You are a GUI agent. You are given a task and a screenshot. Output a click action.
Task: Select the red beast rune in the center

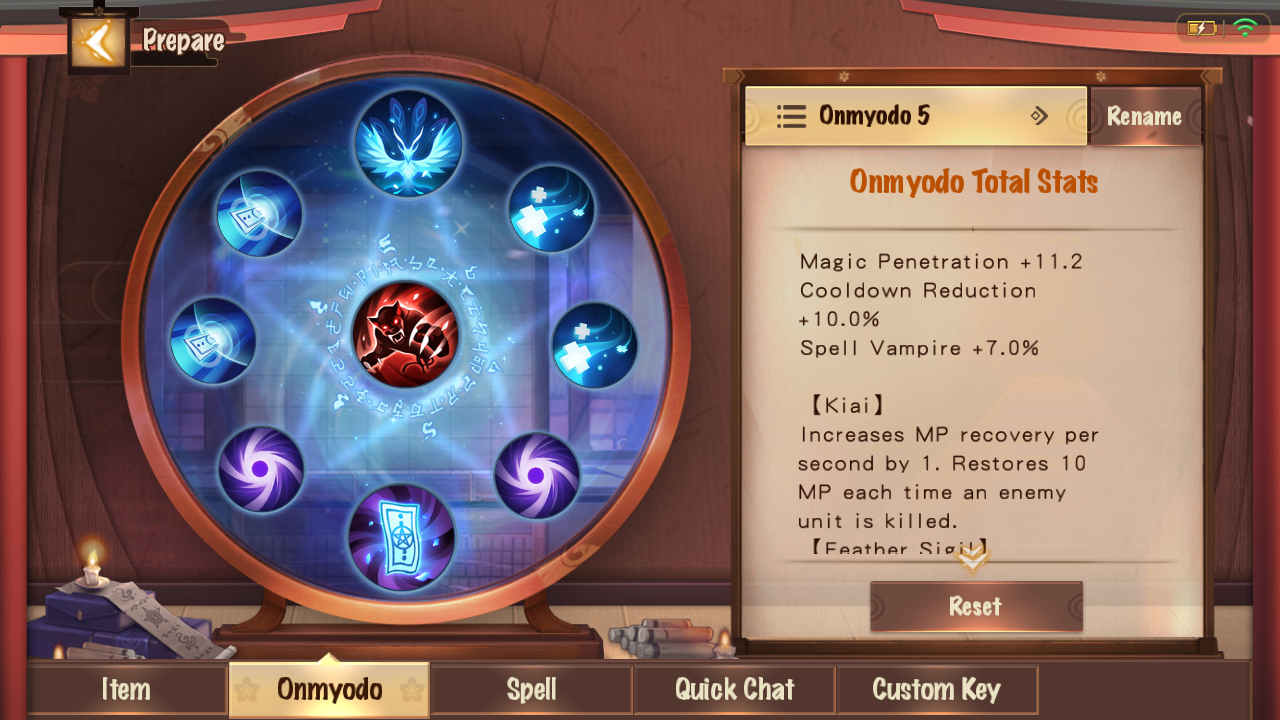[x=405, y=335]
